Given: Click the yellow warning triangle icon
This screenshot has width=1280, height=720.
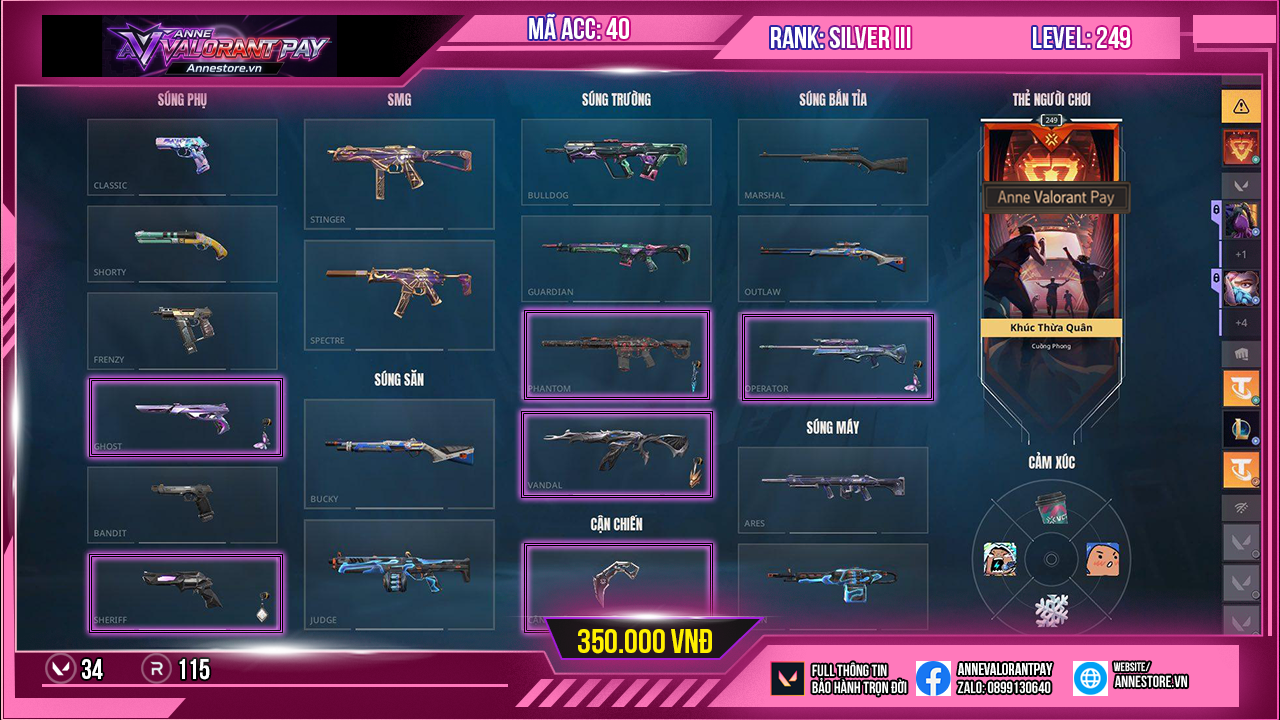Looking at the screenshot, I should (x=1241, y=105).
